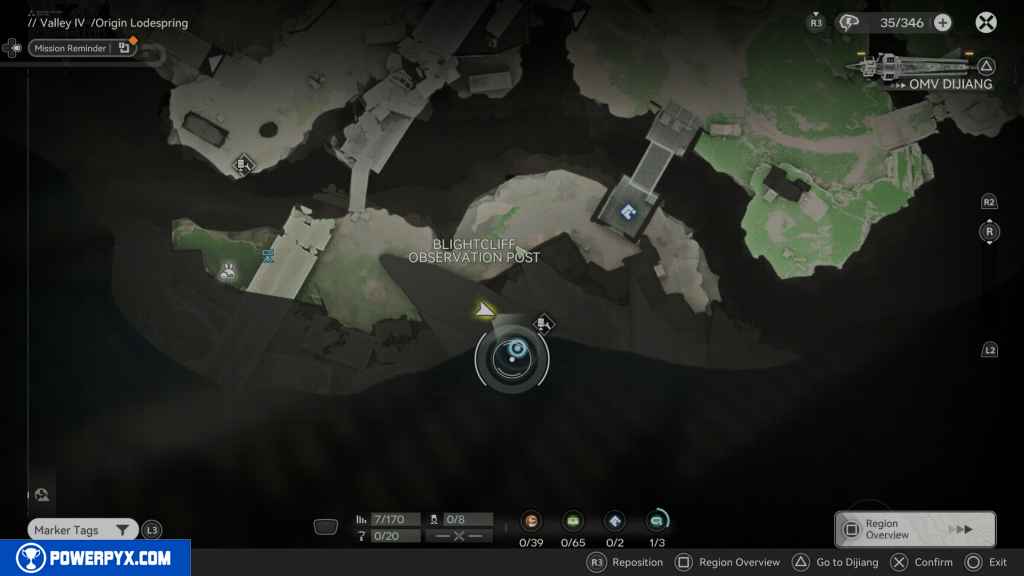
Task: Add more stamina with the plus button
Action: pos(942,22)
